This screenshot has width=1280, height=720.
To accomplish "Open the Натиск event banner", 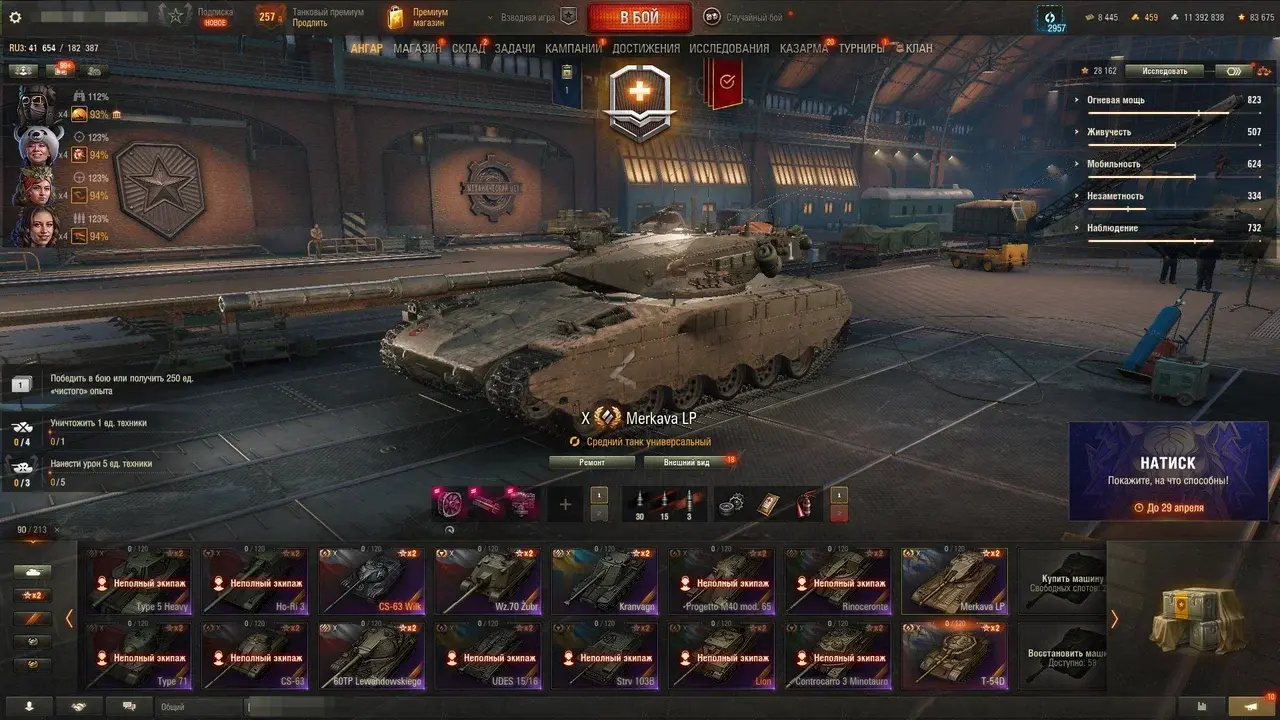I will [1168, 471].
